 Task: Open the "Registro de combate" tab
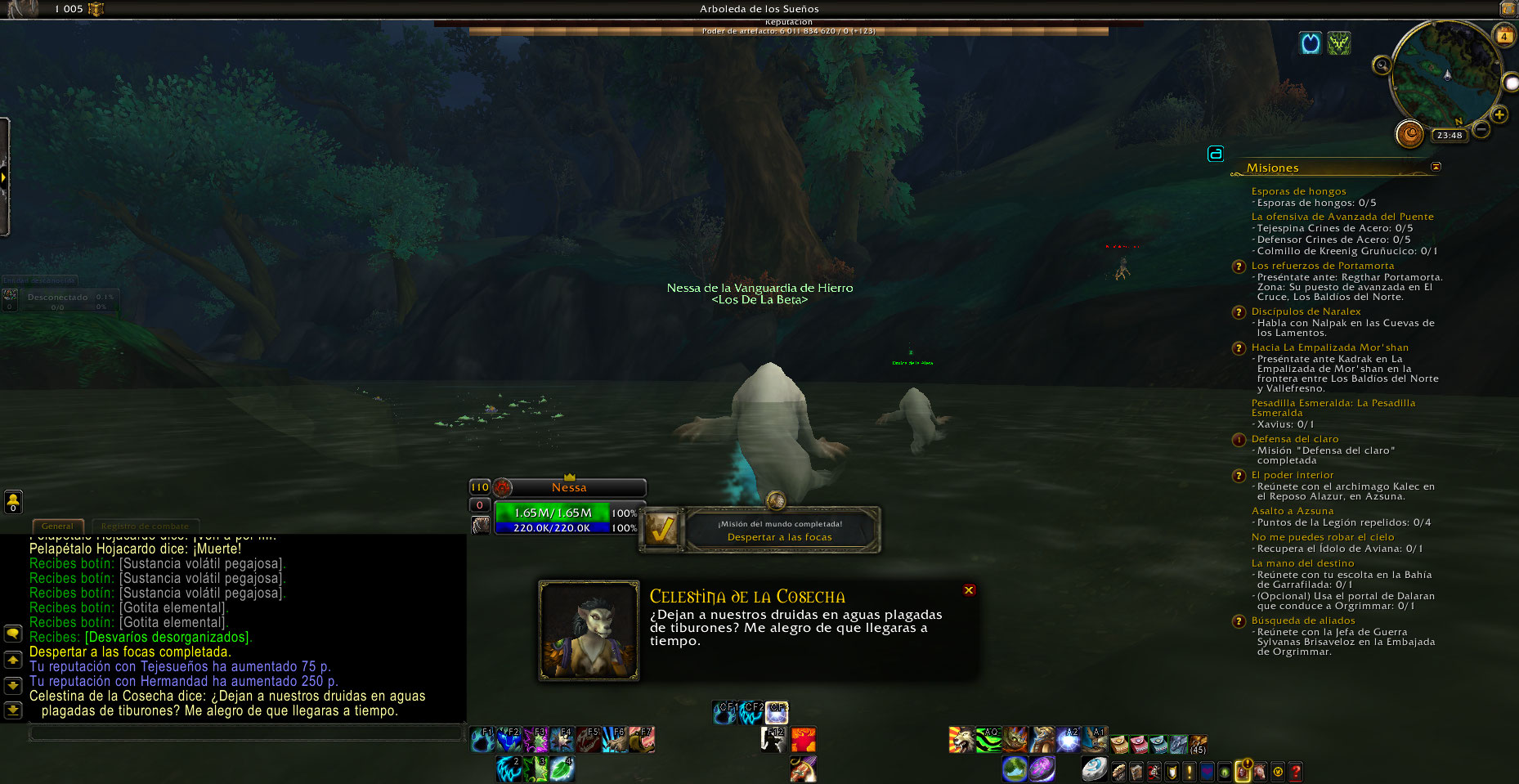click(145, 526)
